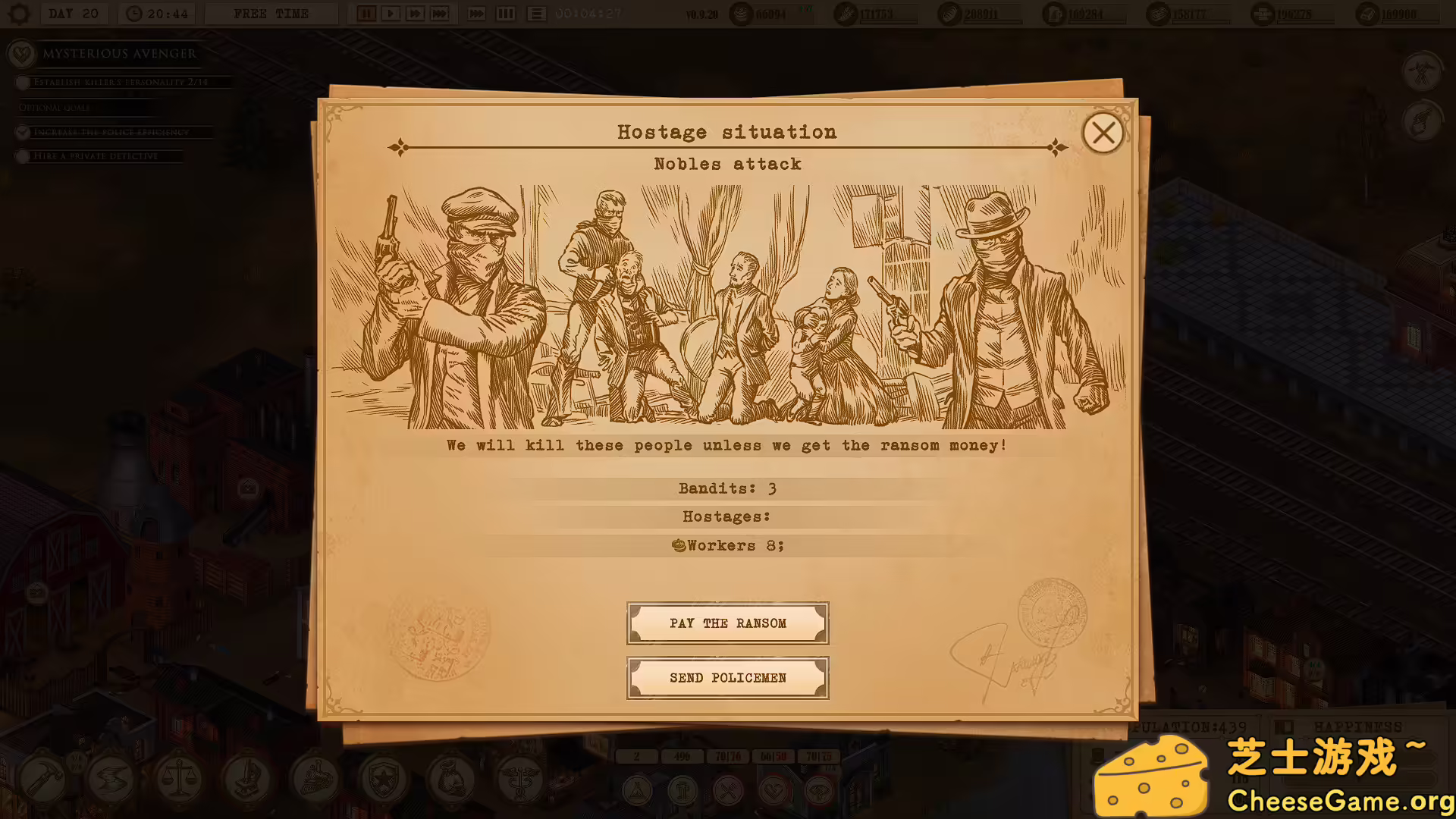Screen dimensions: 1456x819
Task: Open the build/construction hammer menu
Action: coord(43,779)
